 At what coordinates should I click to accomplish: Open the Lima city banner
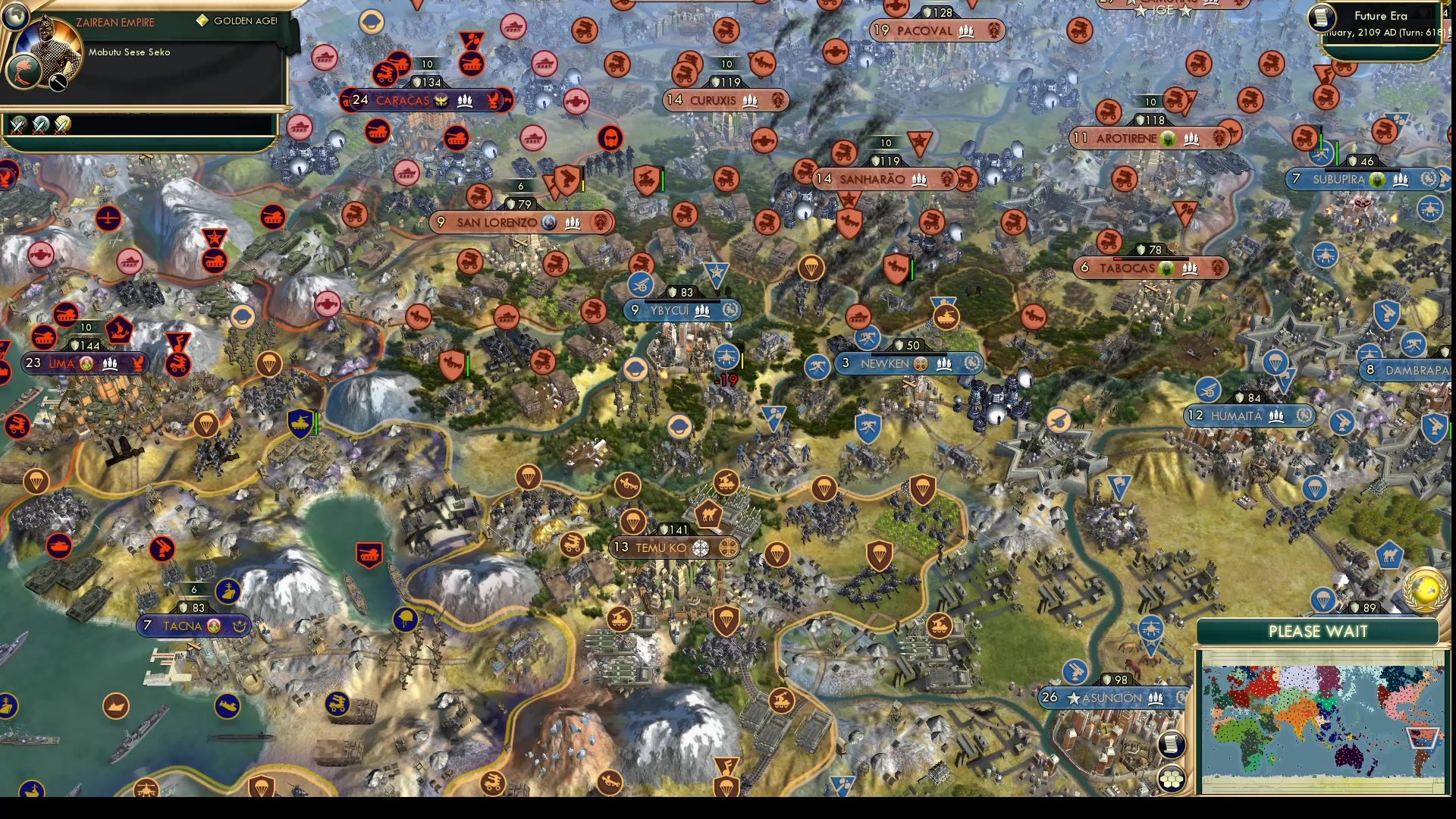click(83, 363)
